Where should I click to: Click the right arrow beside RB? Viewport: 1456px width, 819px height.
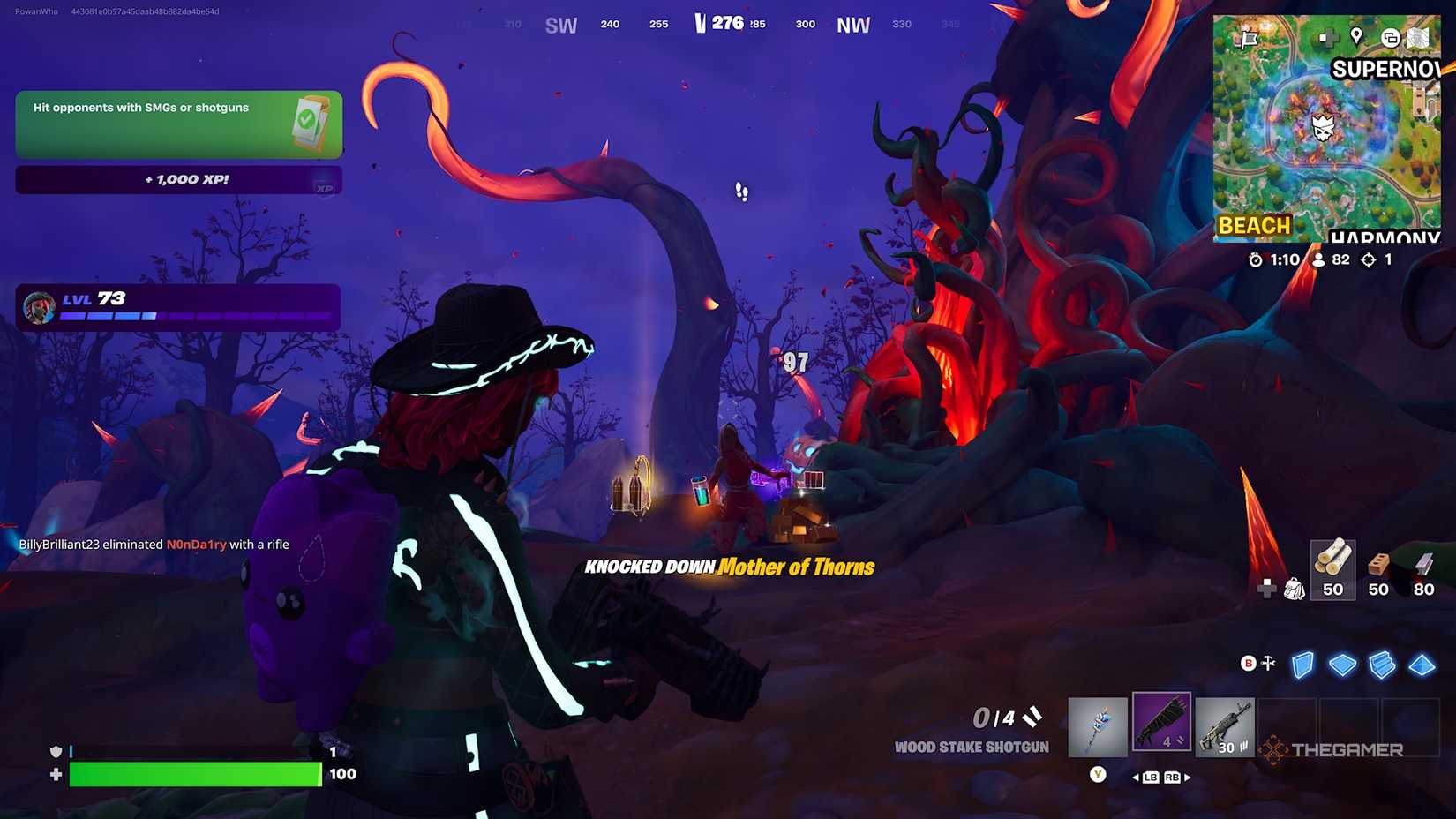pos(1187,778)
